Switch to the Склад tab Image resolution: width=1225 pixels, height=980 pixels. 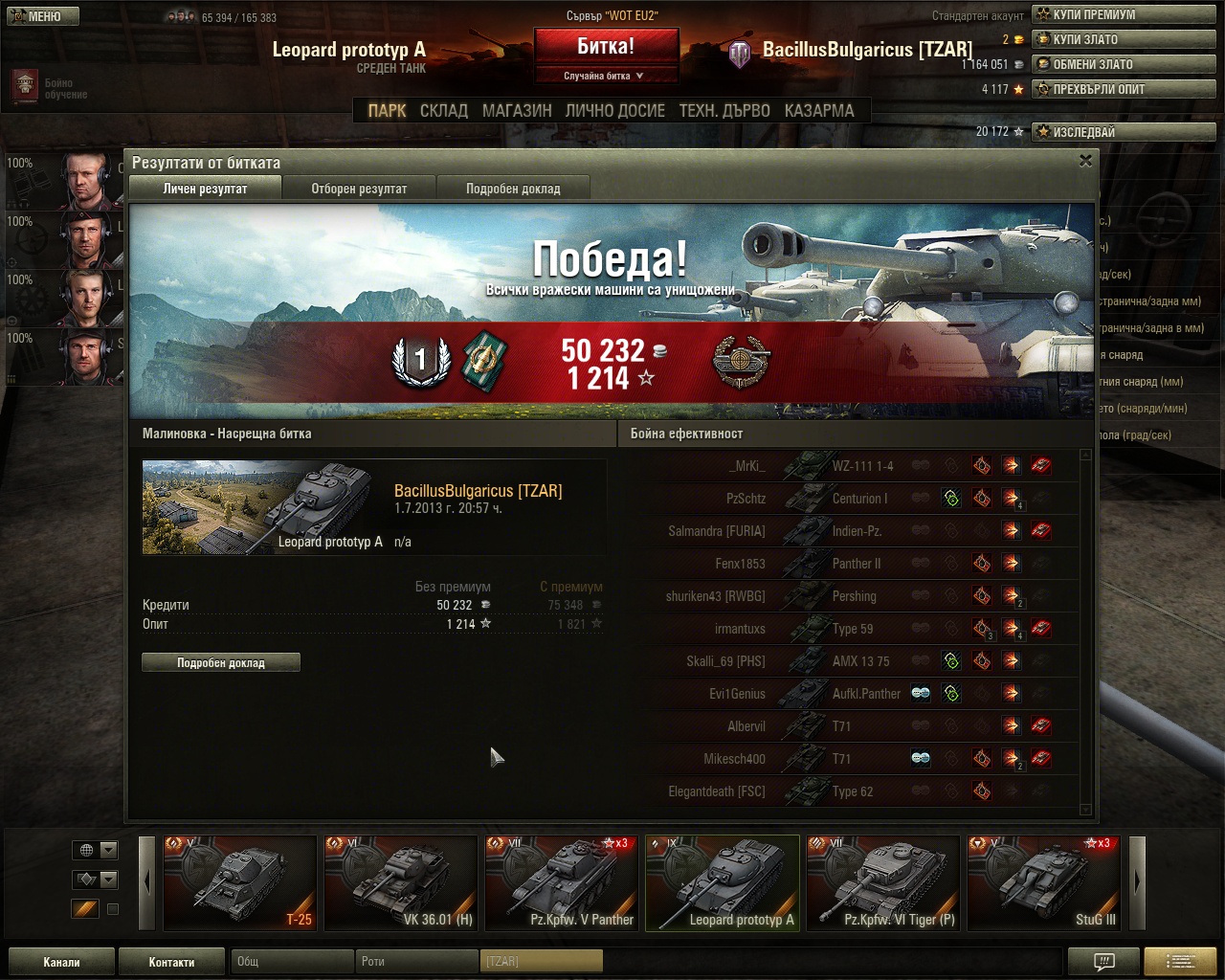(444, 111)
